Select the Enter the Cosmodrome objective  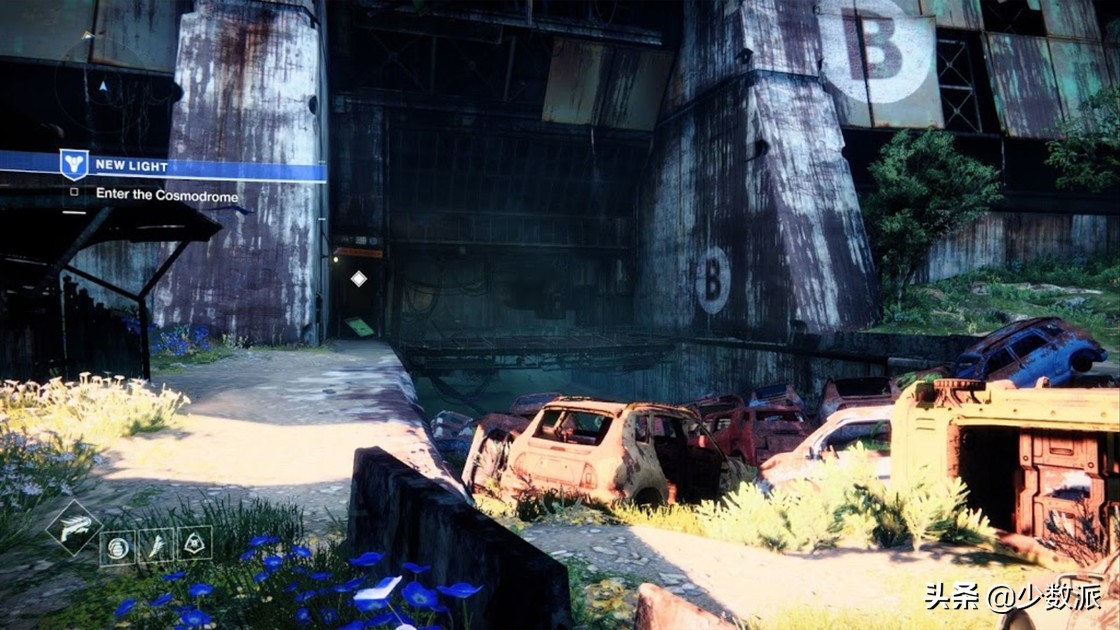point(167,195)
